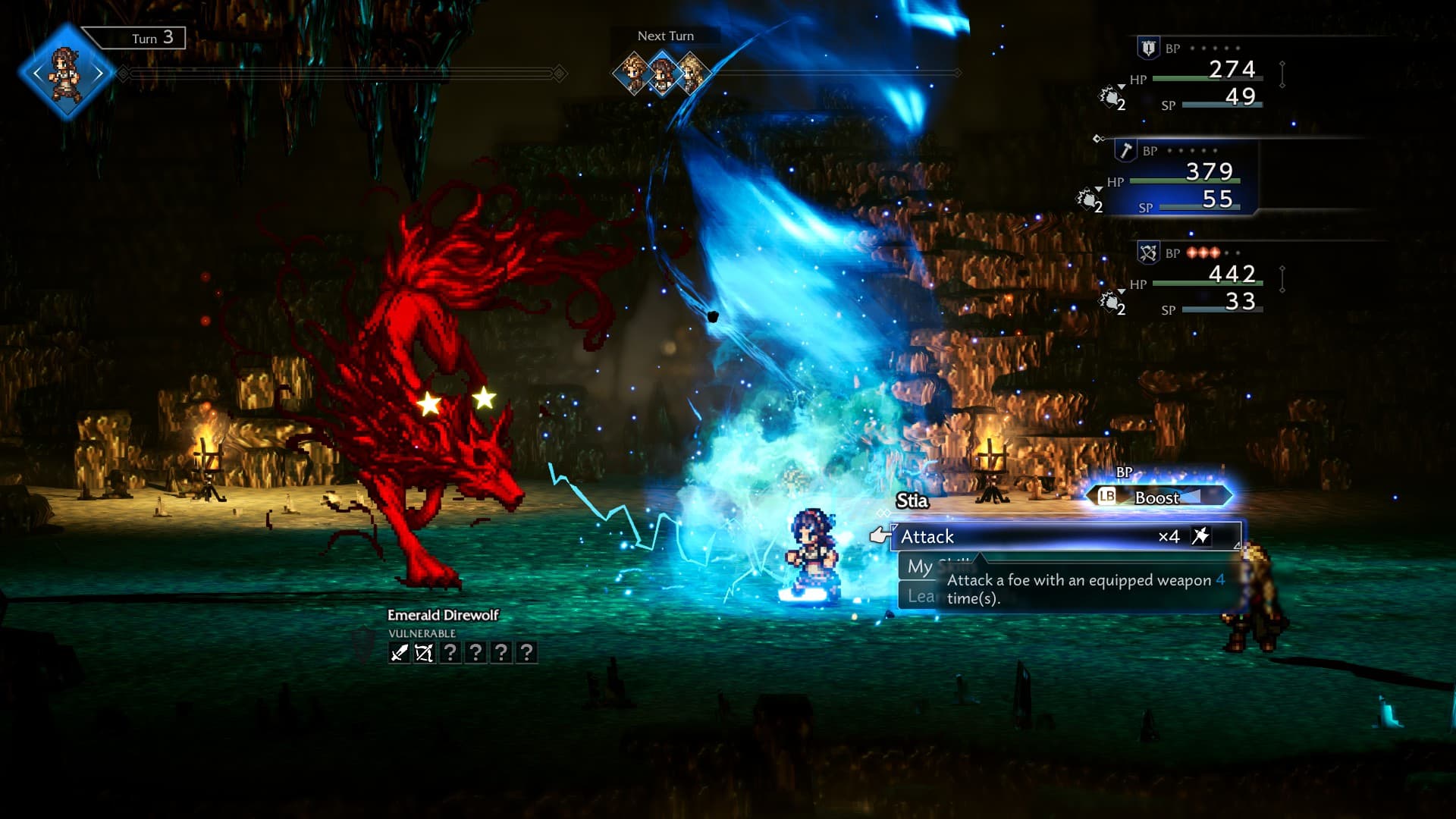Click the corner expander triangle on the Attack bar
This screenshot has height=819, width=1456.
click(1238, 545)
